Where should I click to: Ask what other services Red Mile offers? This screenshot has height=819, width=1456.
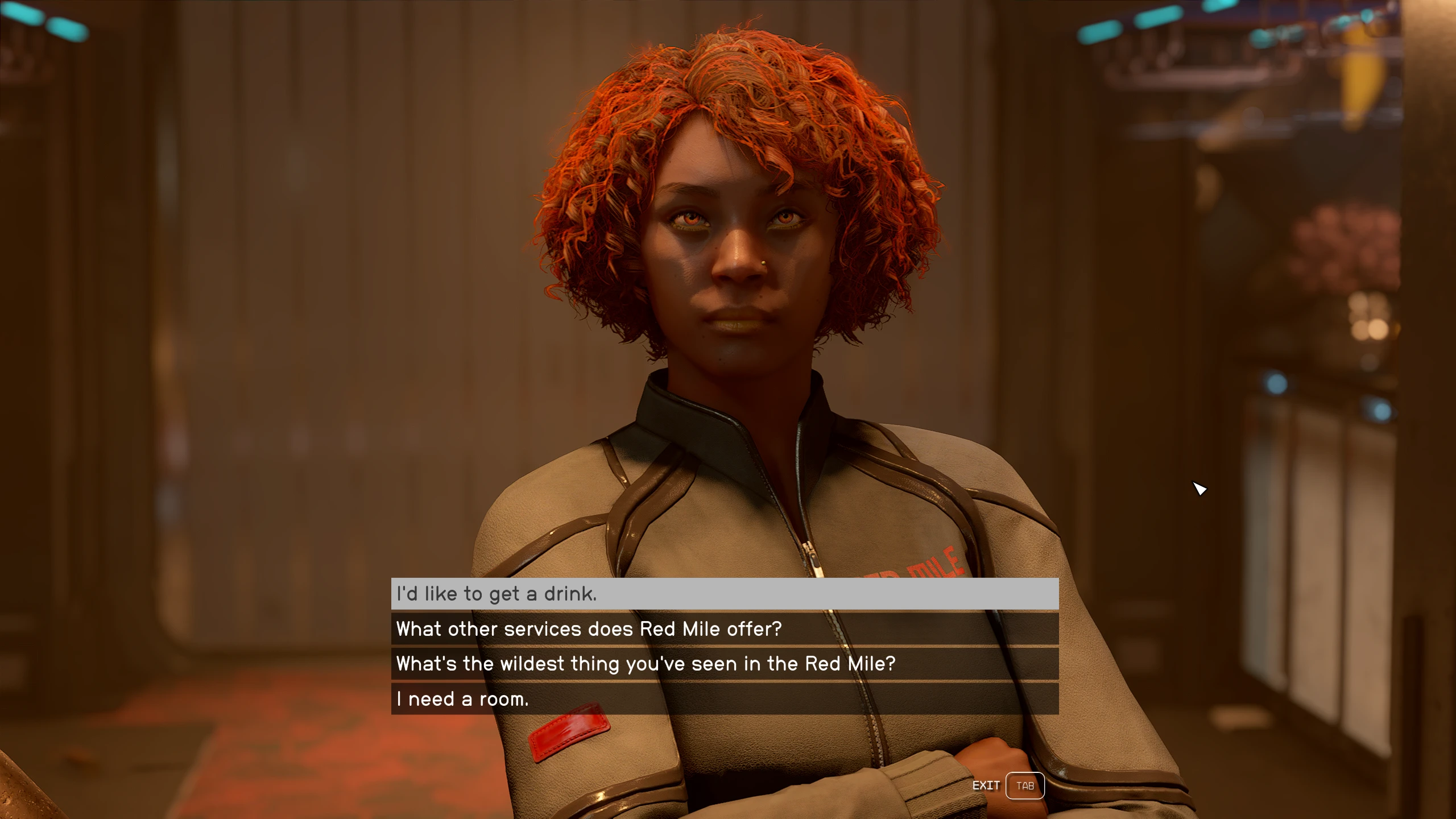(x=725, y=629)
